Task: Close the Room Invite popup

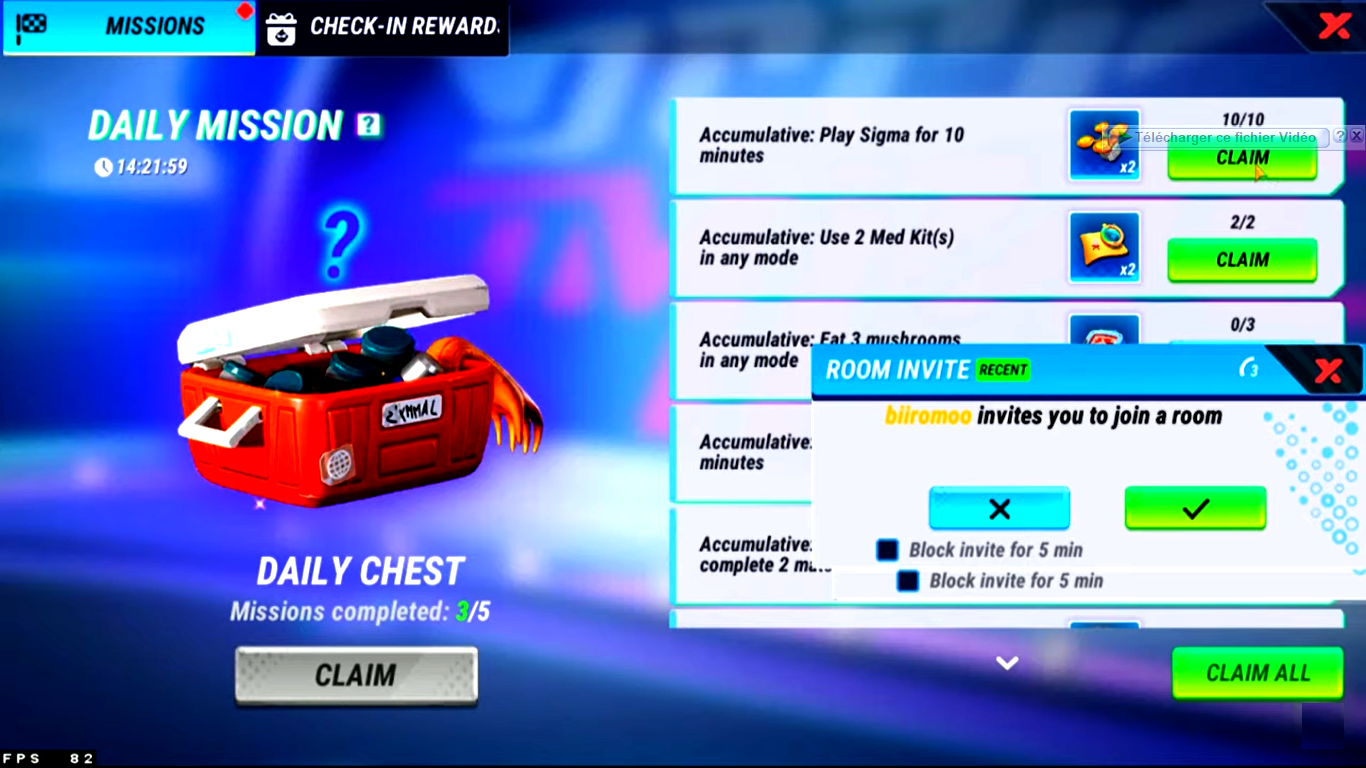Action: coord(1327,368)
